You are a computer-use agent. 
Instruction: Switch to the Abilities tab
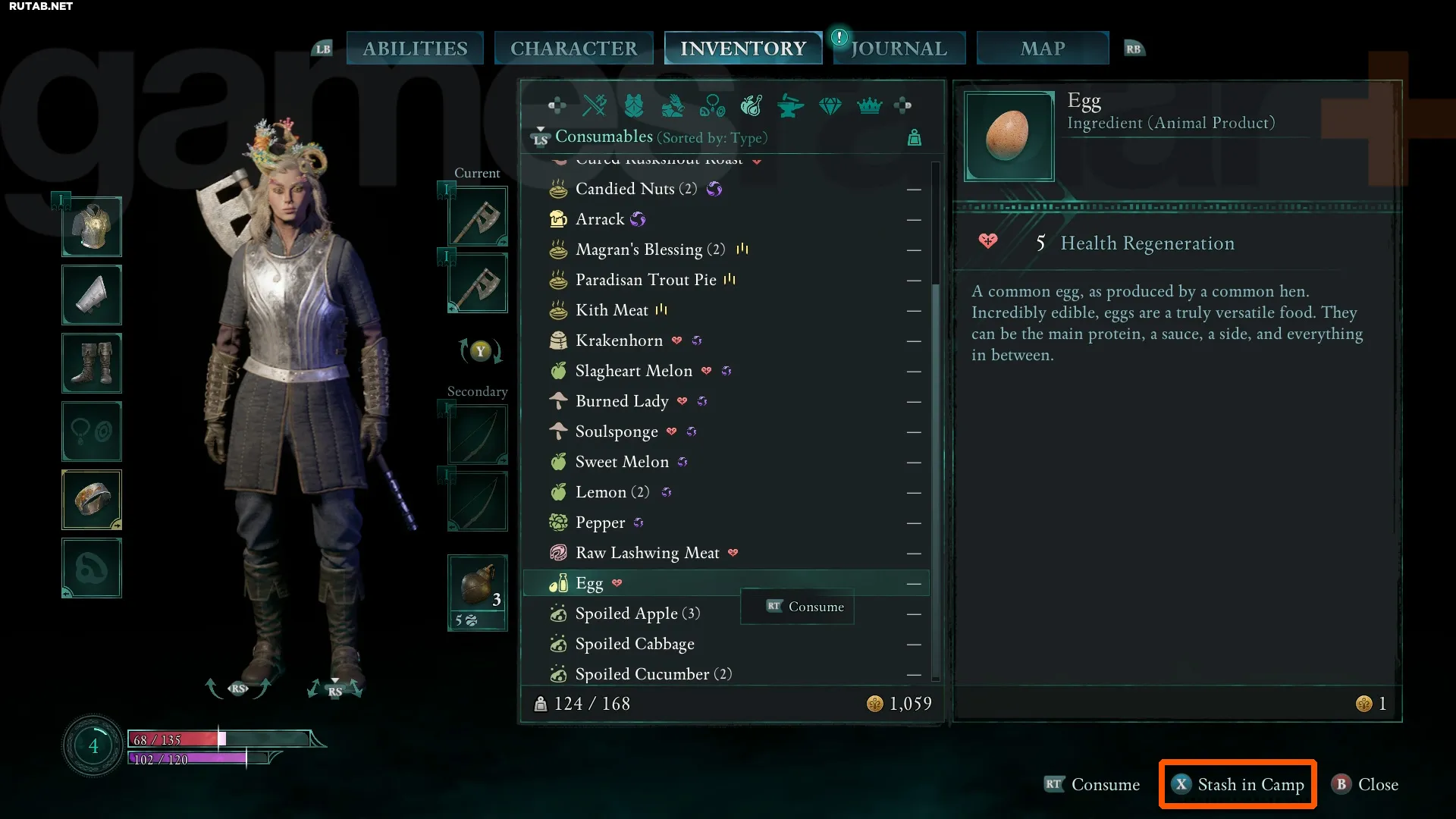pyautogui.click(x=415, y=49)
